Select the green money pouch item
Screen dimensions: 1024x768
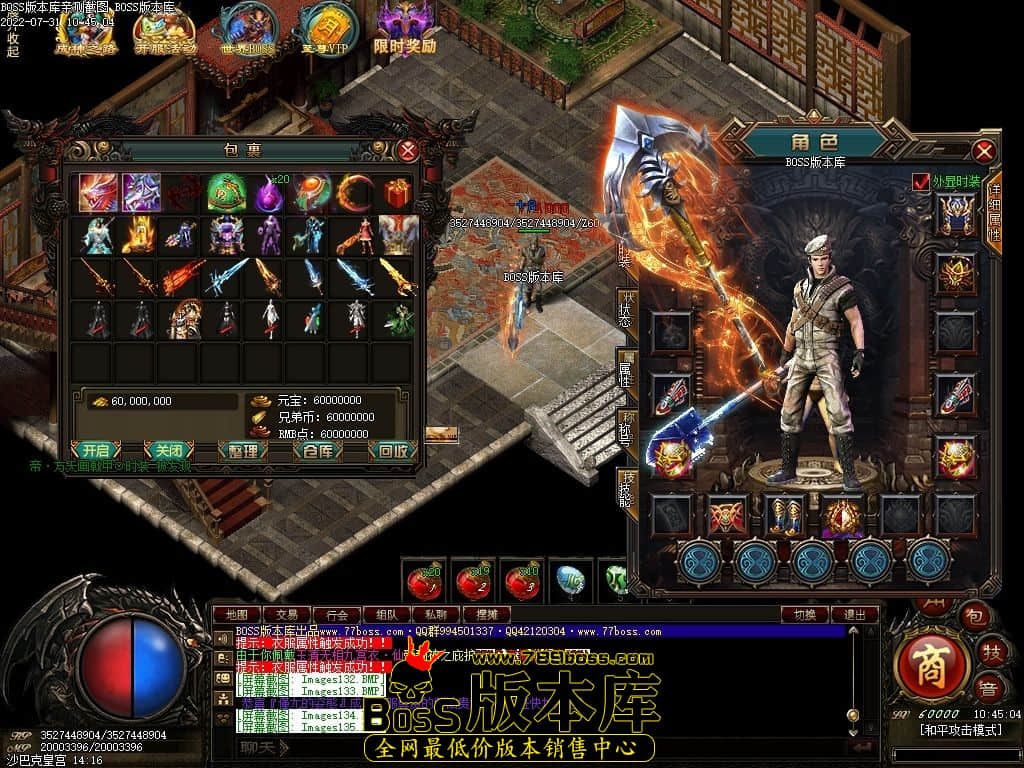tap(225, 191)
